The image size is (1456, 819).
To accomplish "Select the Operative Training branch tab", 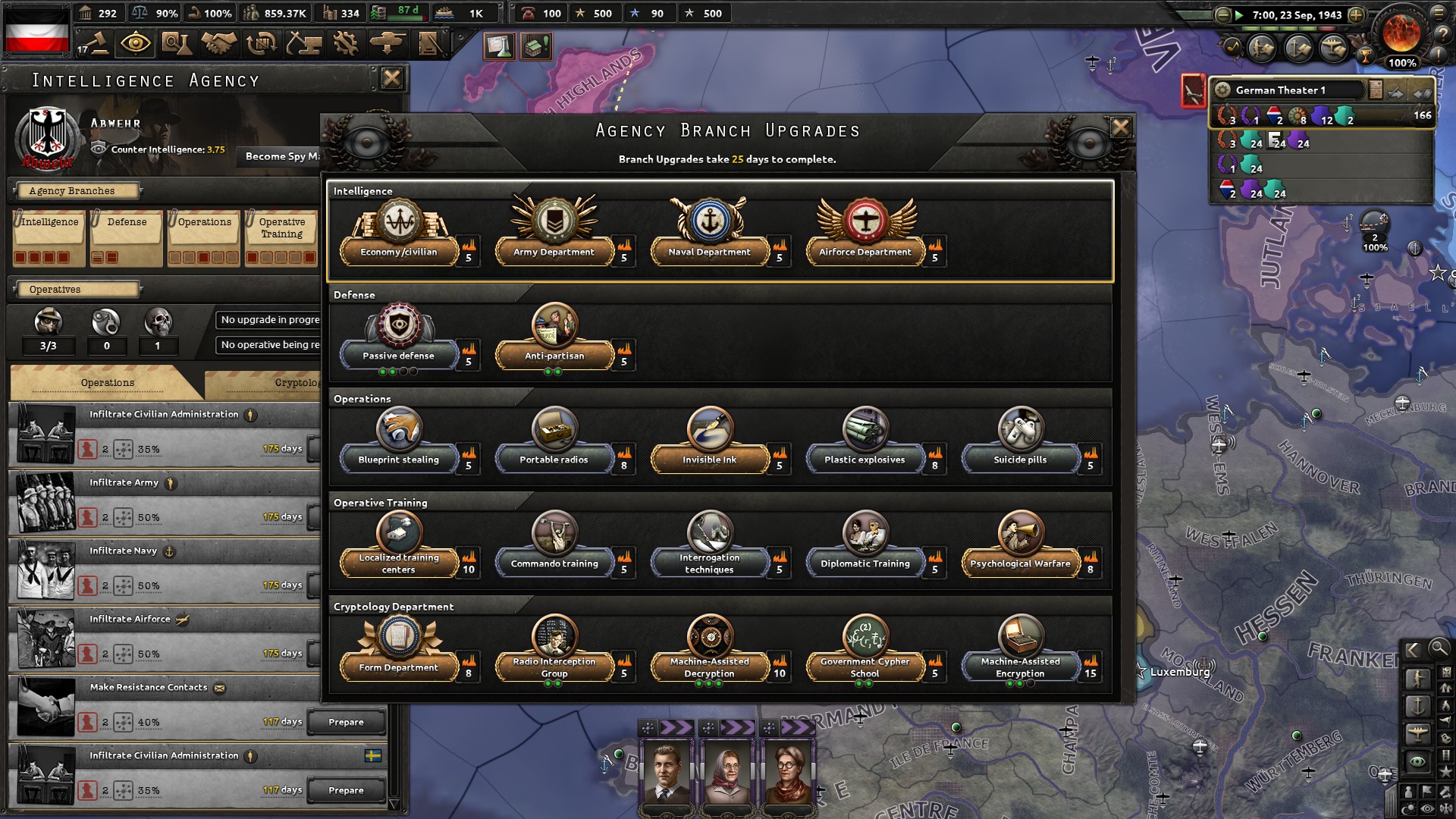I will click(x=282, y=227).
